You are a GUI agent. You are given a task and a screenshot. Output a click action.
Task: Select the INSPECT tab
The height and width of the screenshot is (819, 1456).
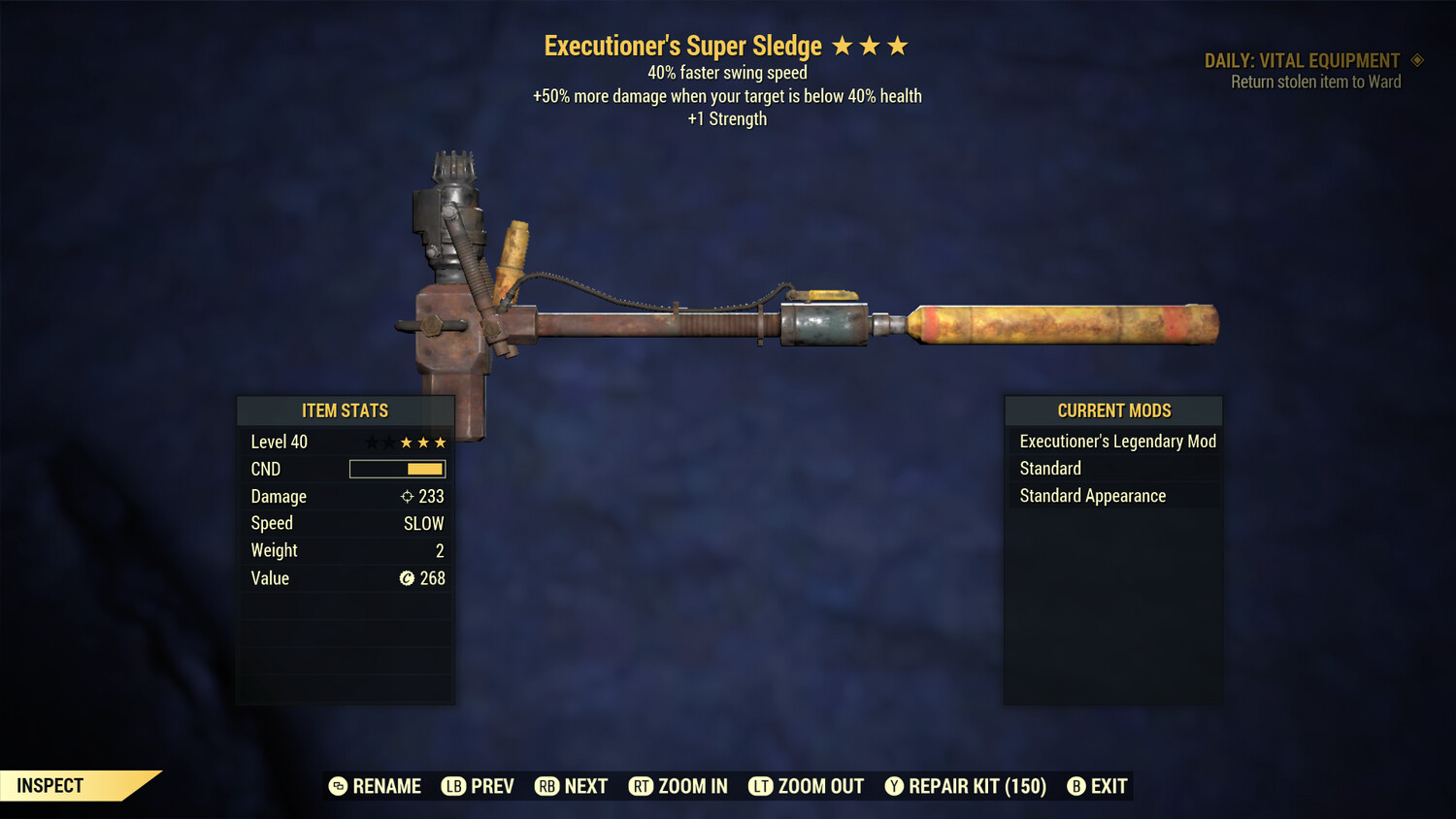tap(50, 785)
